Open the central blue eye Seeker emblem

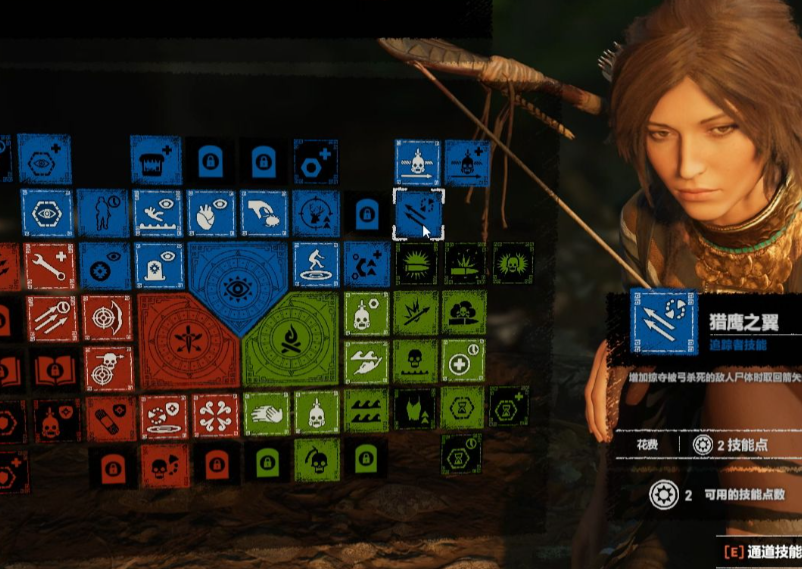pyautogui.click(x=237, y=289)
